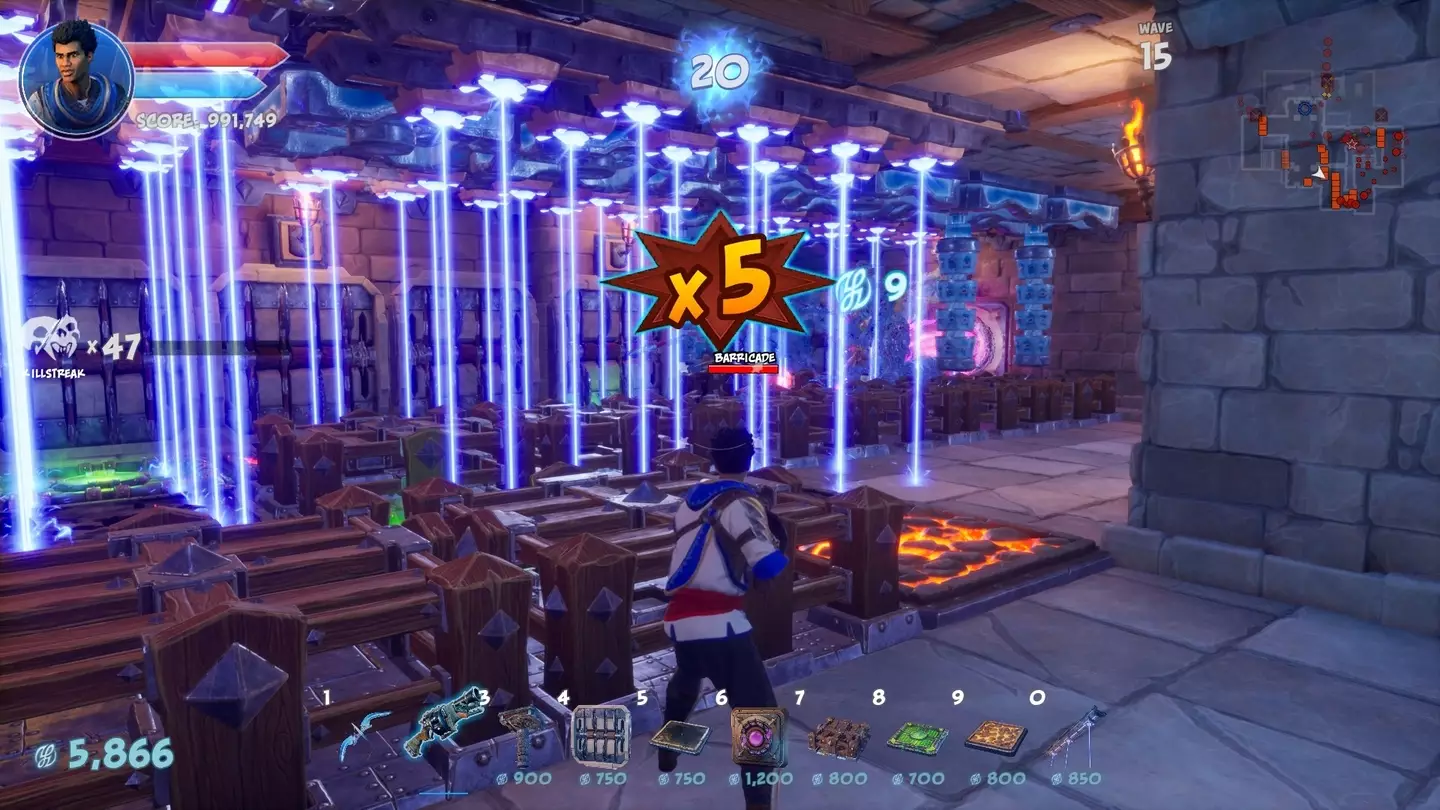Select the green acid floor trap costing 700
Image resolution: width=1440 pixels, height=810 pixels.
(x=917, y=737)
